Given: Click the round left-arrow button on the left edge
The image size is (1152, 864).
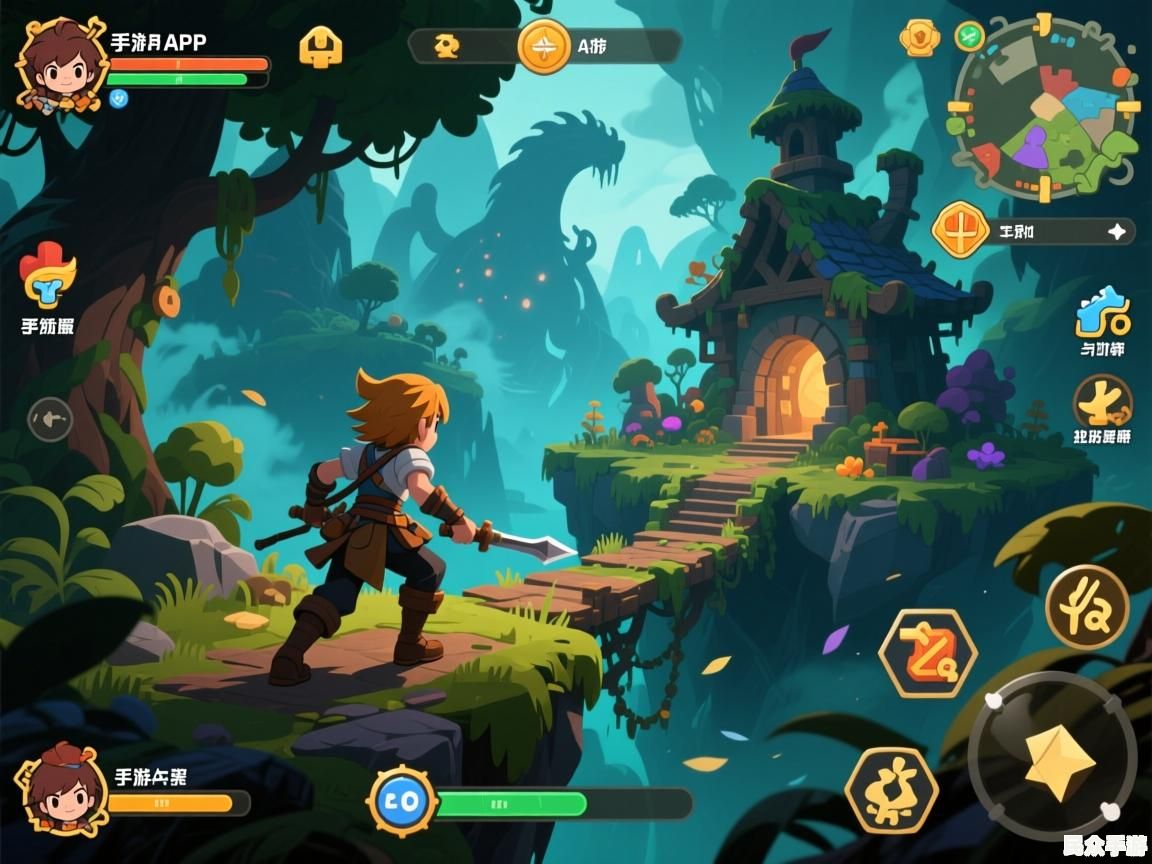Looking at the screenshot, I should [50, 419].
